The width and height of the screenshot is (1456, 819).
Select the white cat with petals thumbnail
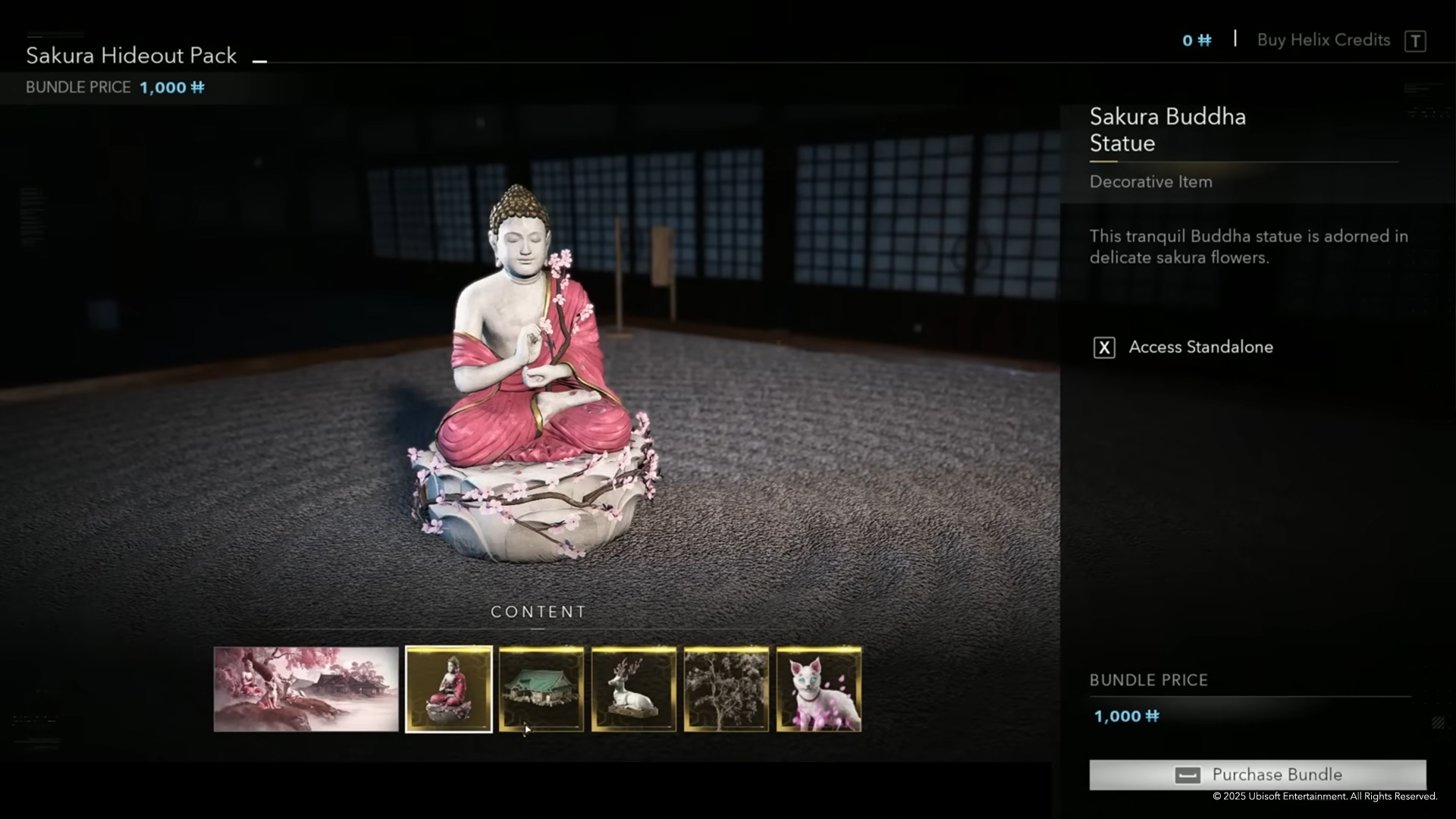pos(819,689)
